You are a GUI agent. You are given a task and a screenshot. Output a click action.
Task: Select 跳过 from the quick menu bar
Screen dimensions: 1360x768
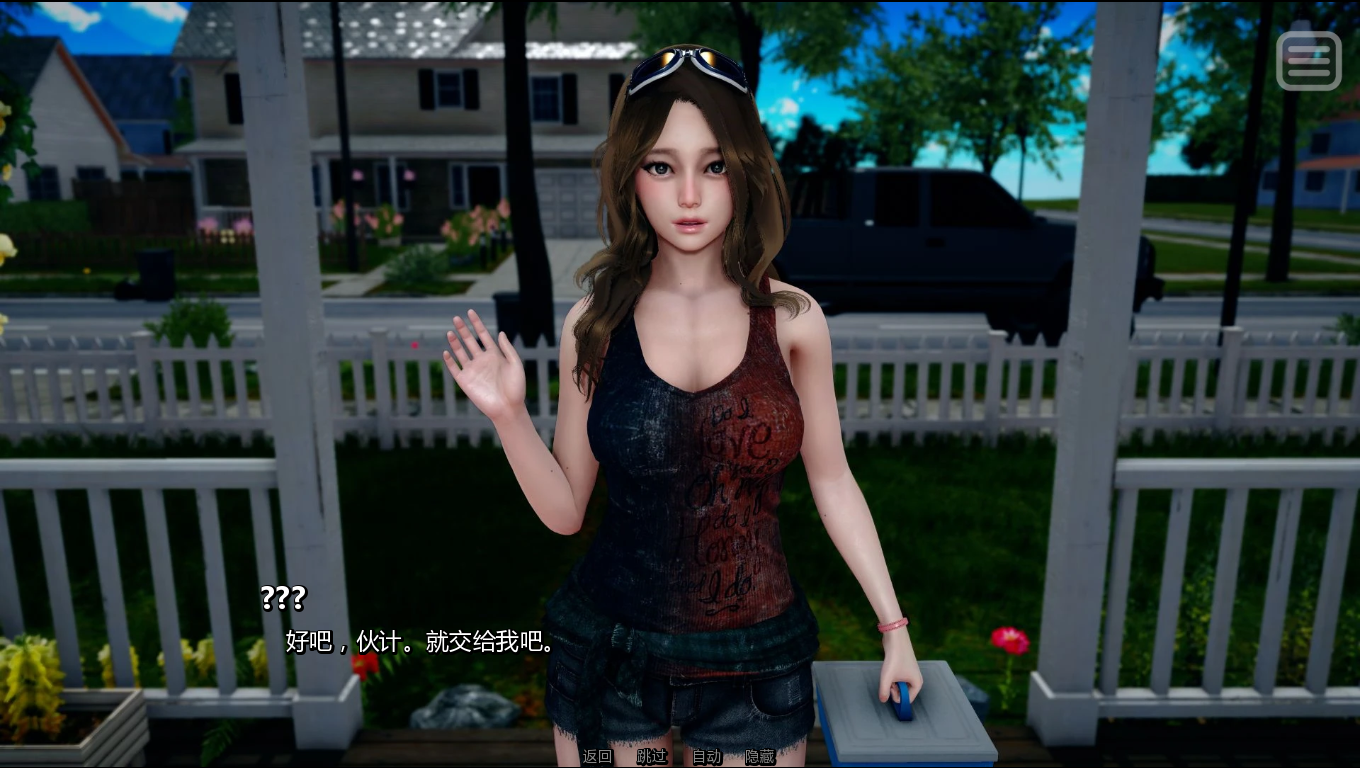pos(651,757)
